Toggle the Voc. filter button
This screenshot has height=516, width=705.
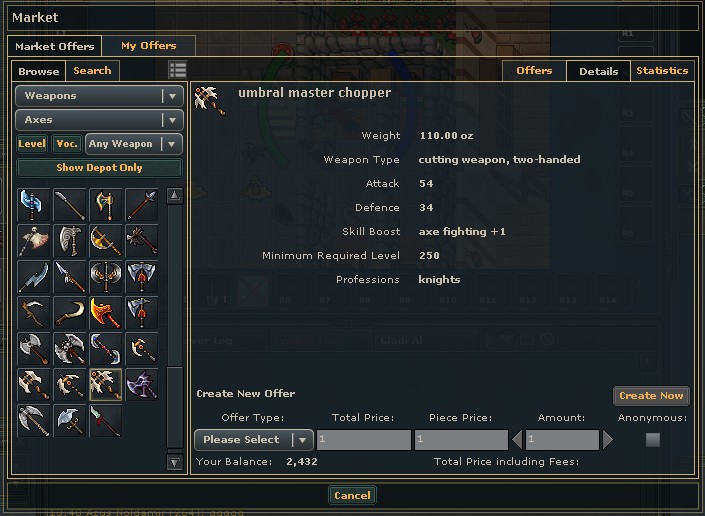[x=67, y=144]
